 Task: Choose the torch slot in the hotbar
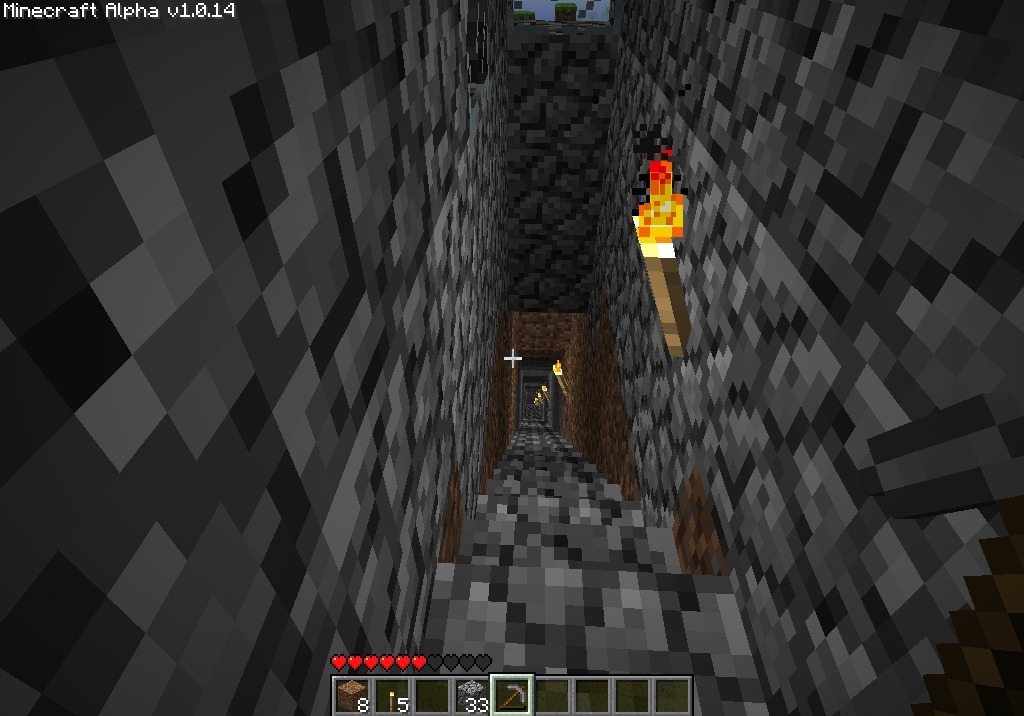point(391,695)
